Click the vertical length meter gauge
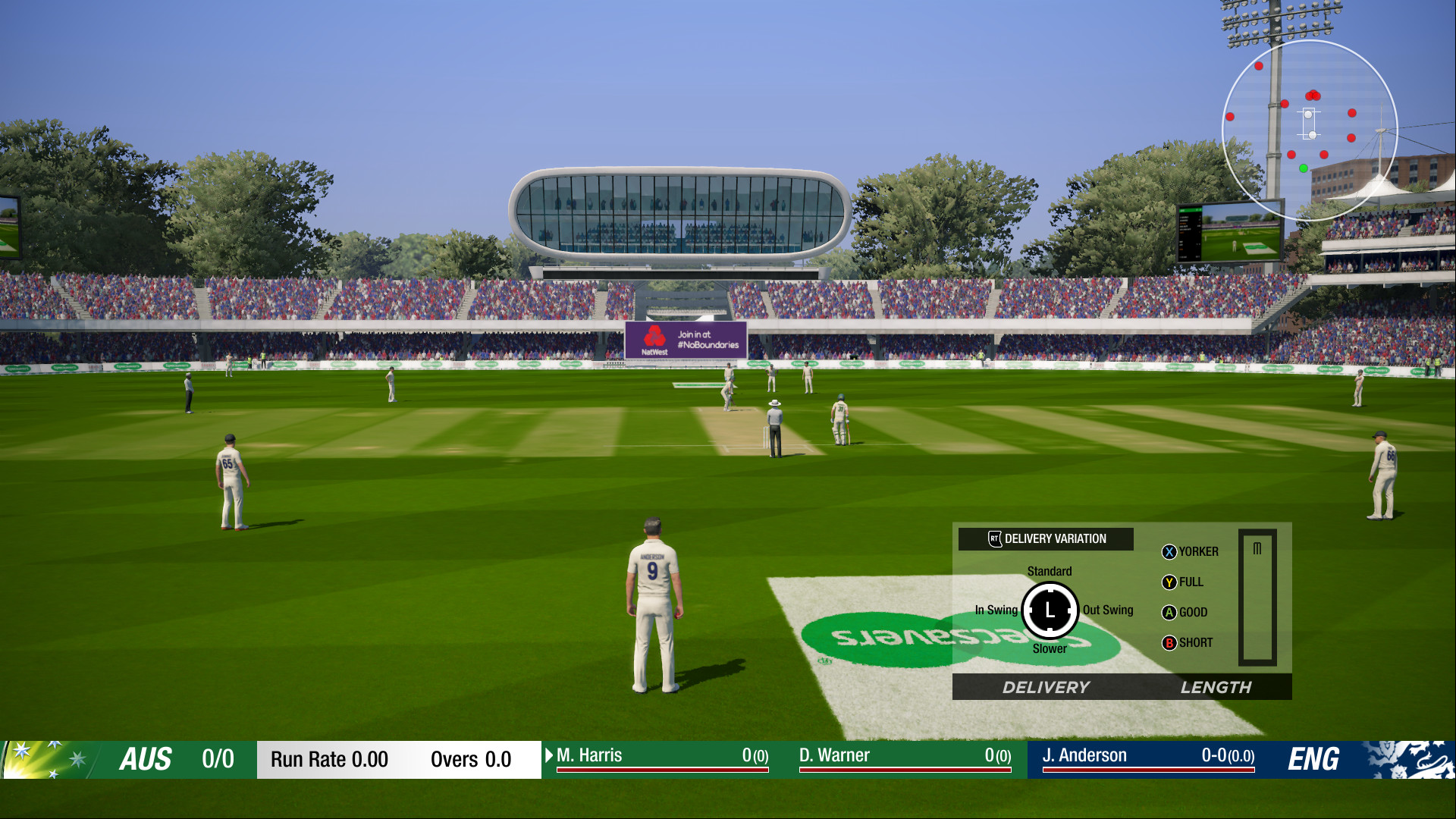The image size is (1456, 819). 1257,598
